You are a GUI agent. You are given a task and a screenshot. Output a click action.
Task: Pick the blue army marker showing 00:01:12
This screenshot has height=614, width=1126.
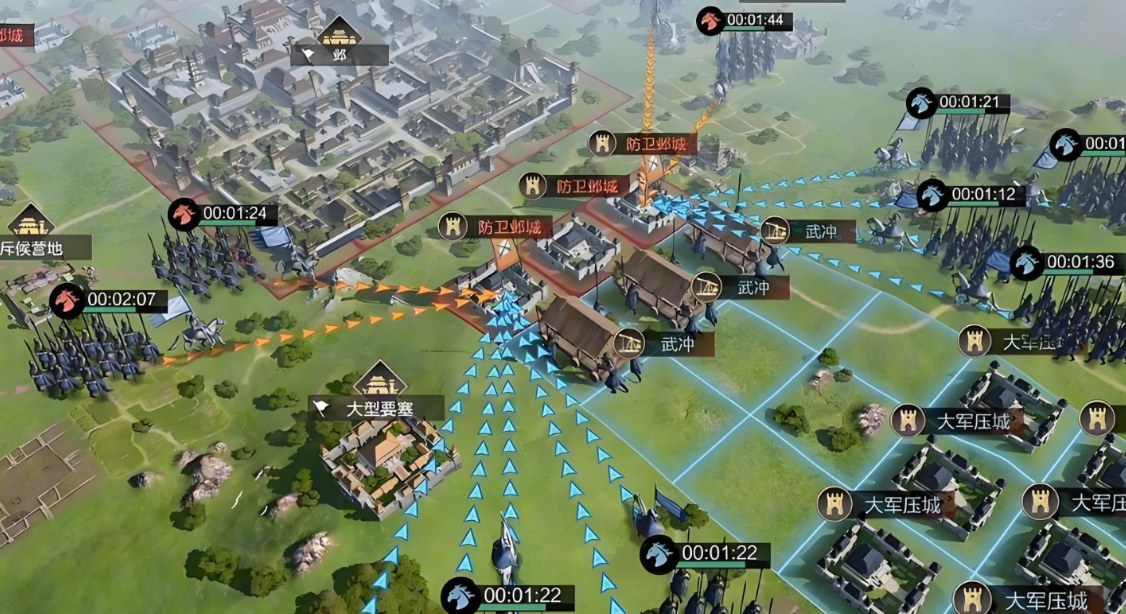point(933,194)
